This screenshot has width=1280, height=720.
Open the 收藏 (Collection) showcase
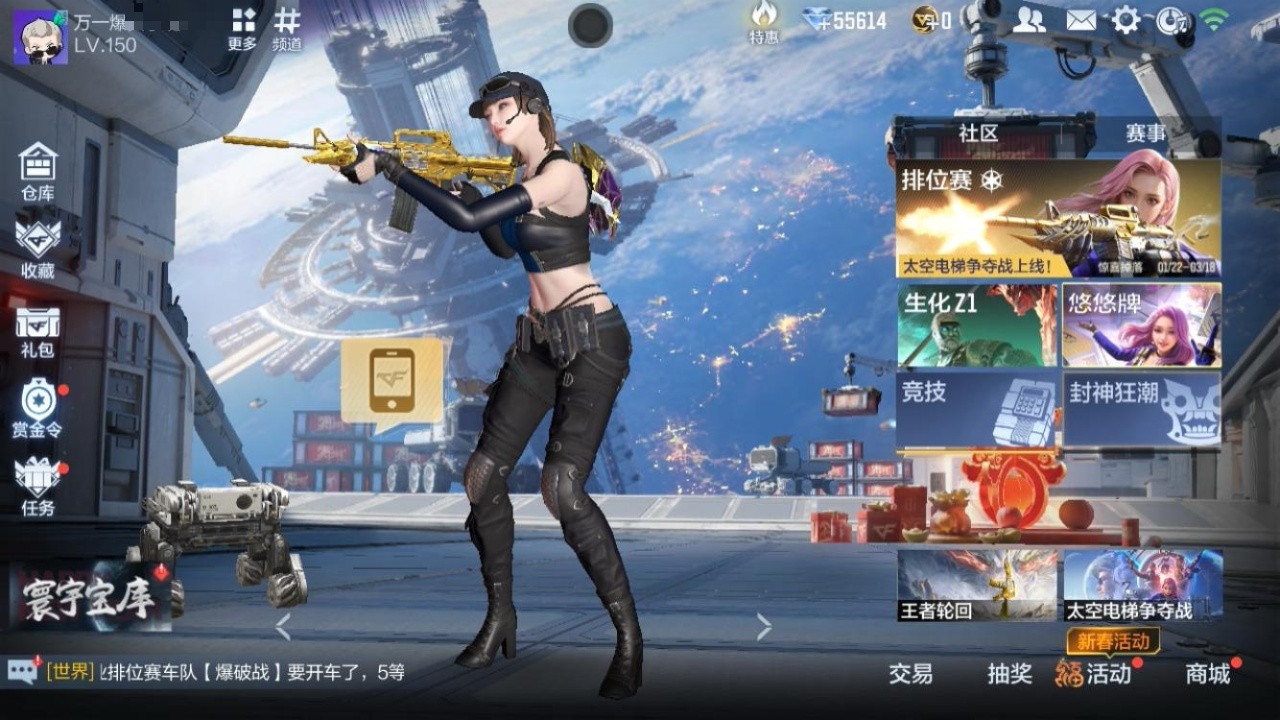point(37,245)
